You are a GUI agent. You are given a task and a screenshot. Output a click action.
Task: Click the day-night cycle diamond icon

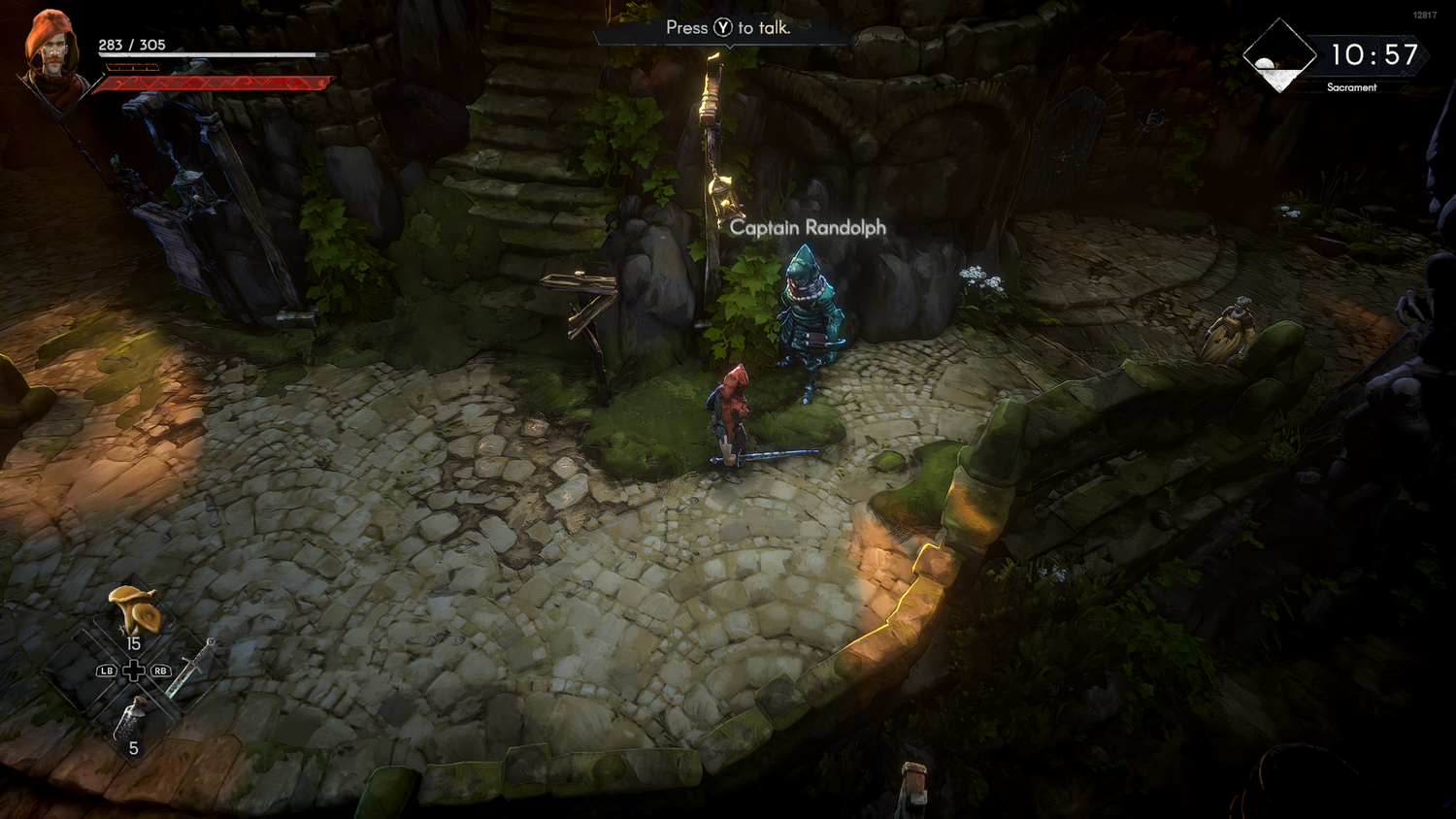coord(1279,56)
